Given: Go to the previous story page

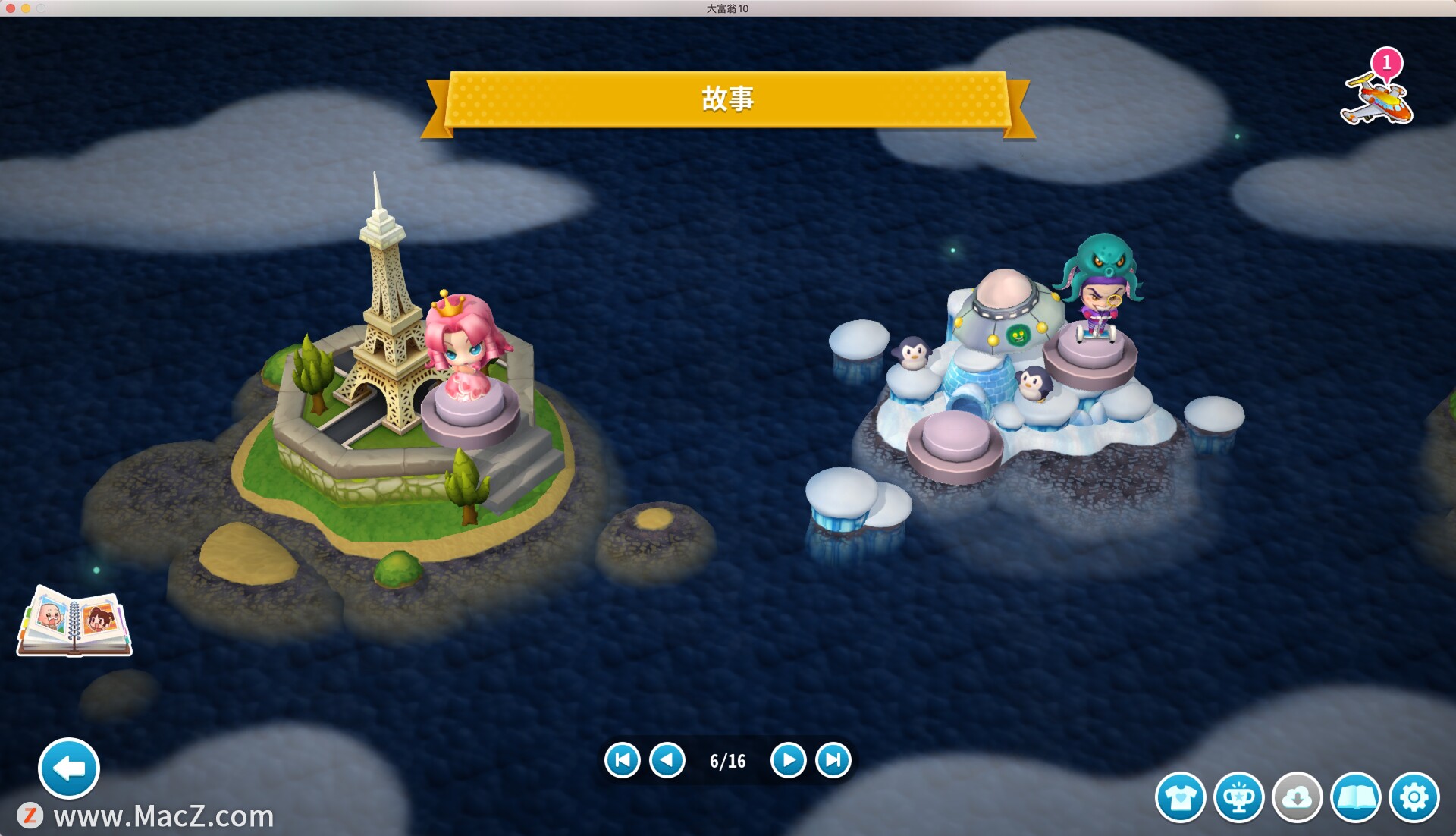Looking at the screenshot, I should [x=667, y=760].
